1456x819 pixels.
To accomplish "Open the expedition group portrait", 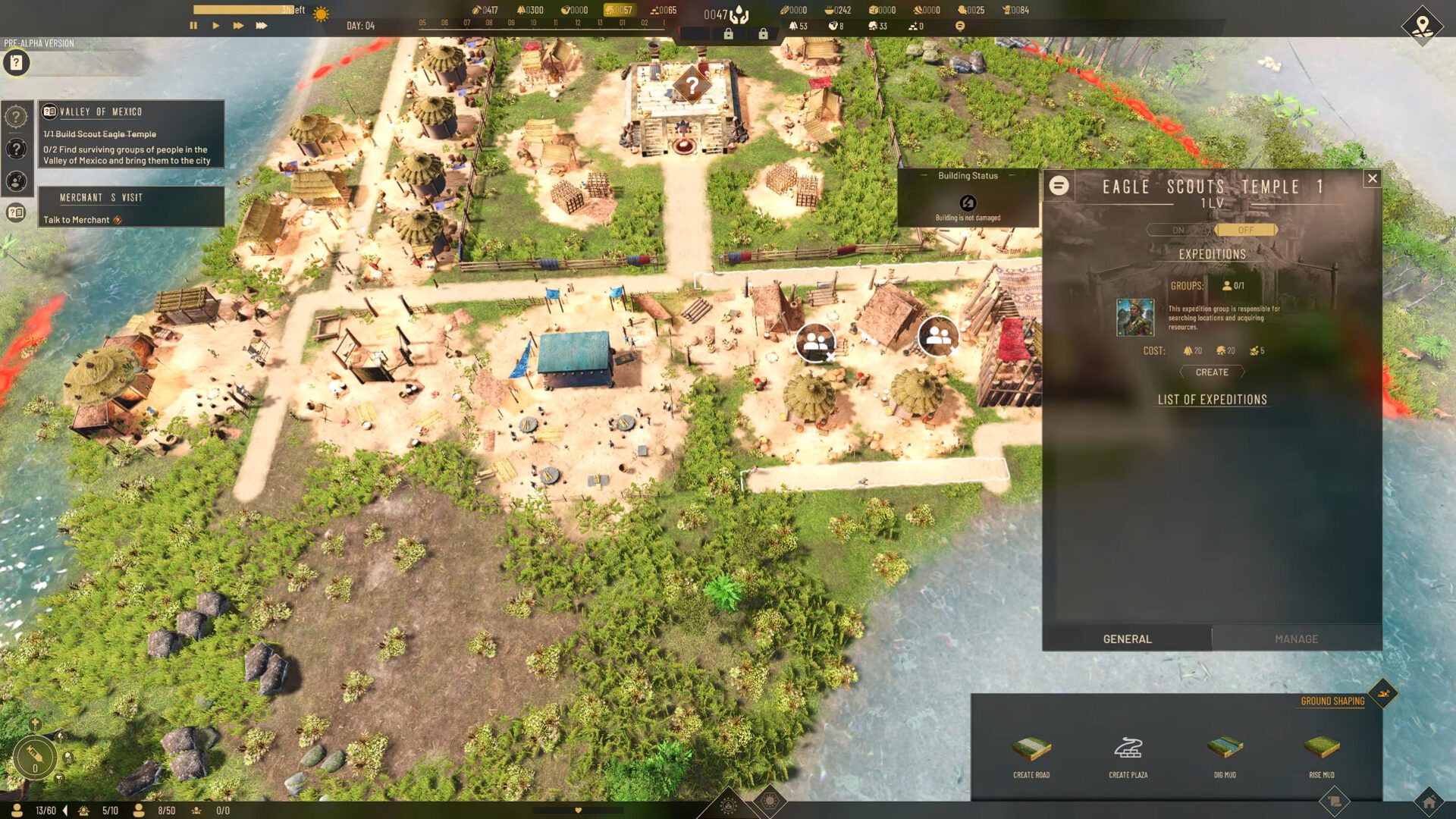I will pos(1135,317).
